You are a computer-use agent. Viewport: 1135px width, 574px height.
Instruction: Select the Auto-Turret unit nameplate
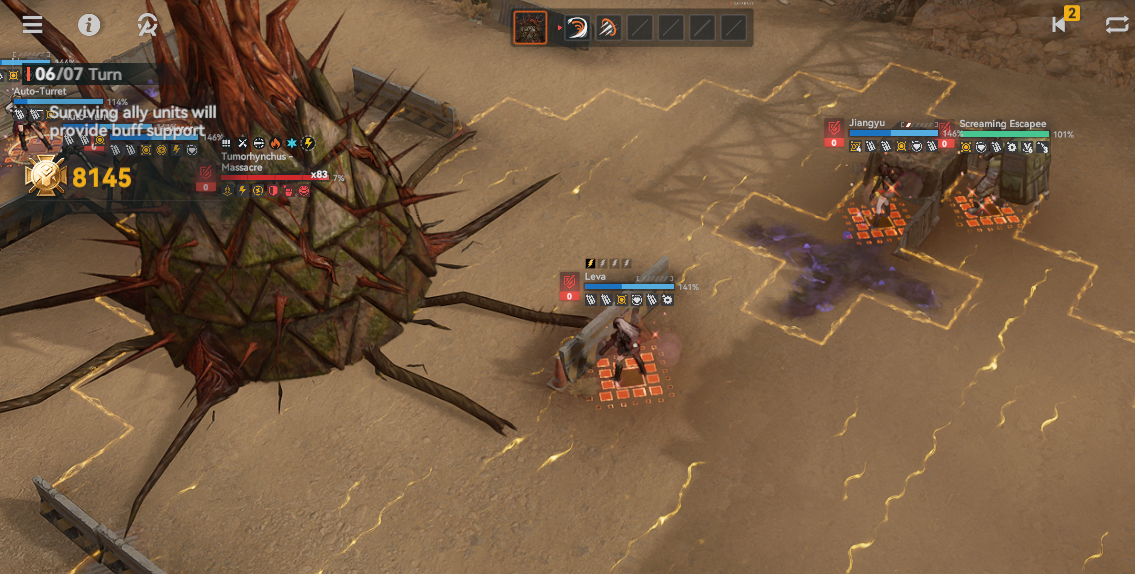coord(40,92)
